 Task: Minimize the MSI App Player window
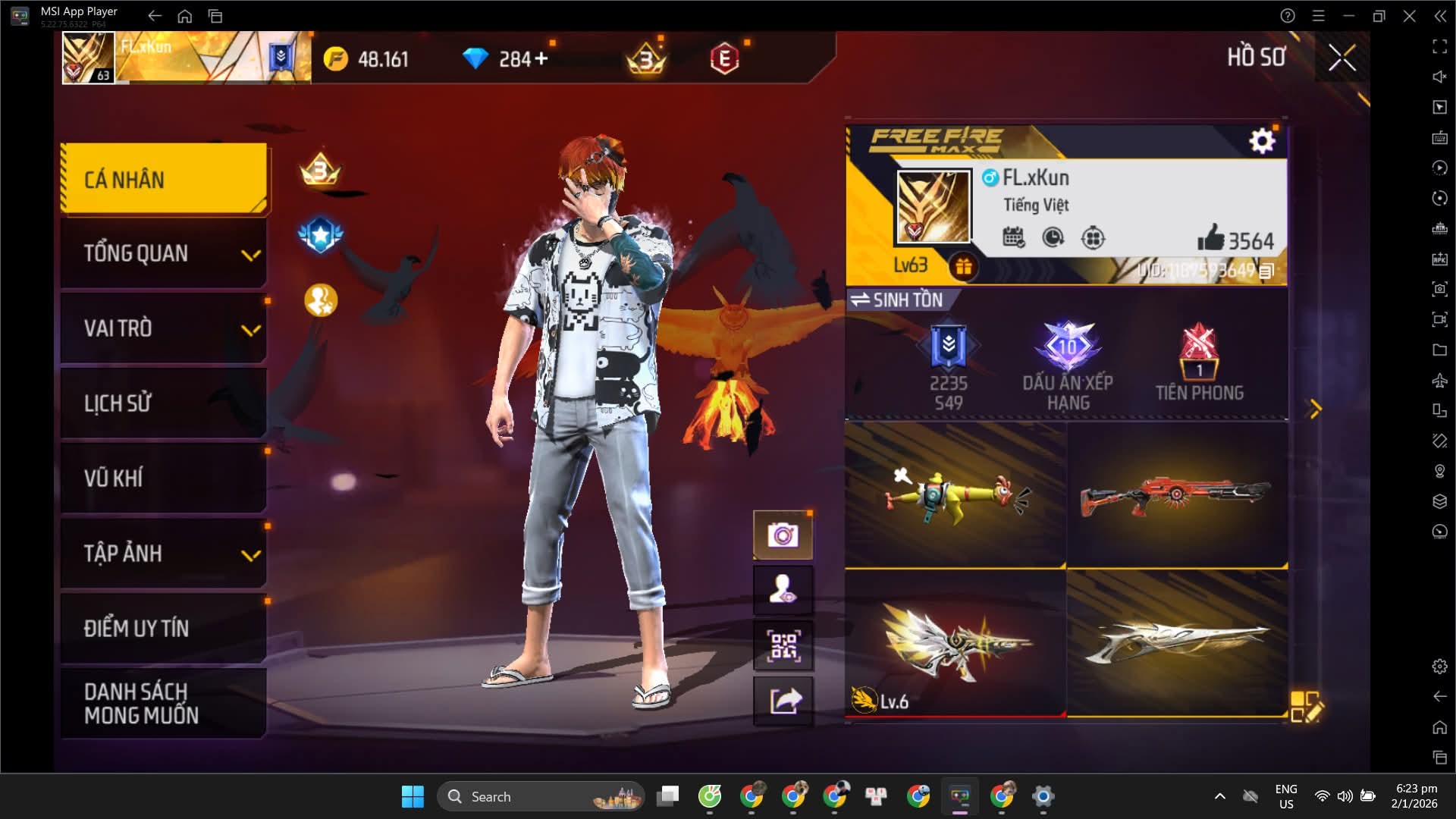tap(1348, 16)
